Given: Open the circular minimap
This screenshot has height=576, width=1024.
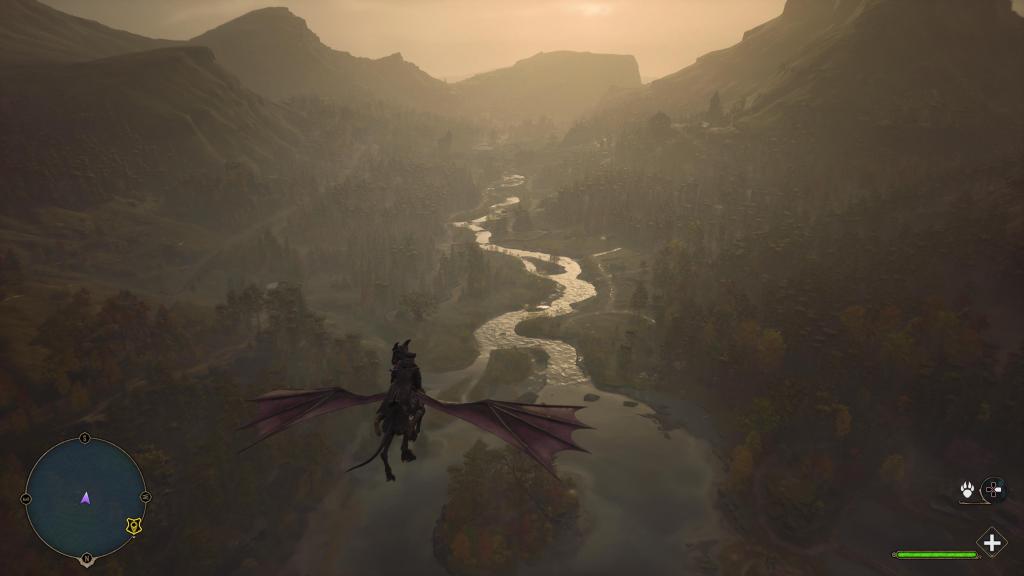Looking at the screenshot, I should [85, 498].
